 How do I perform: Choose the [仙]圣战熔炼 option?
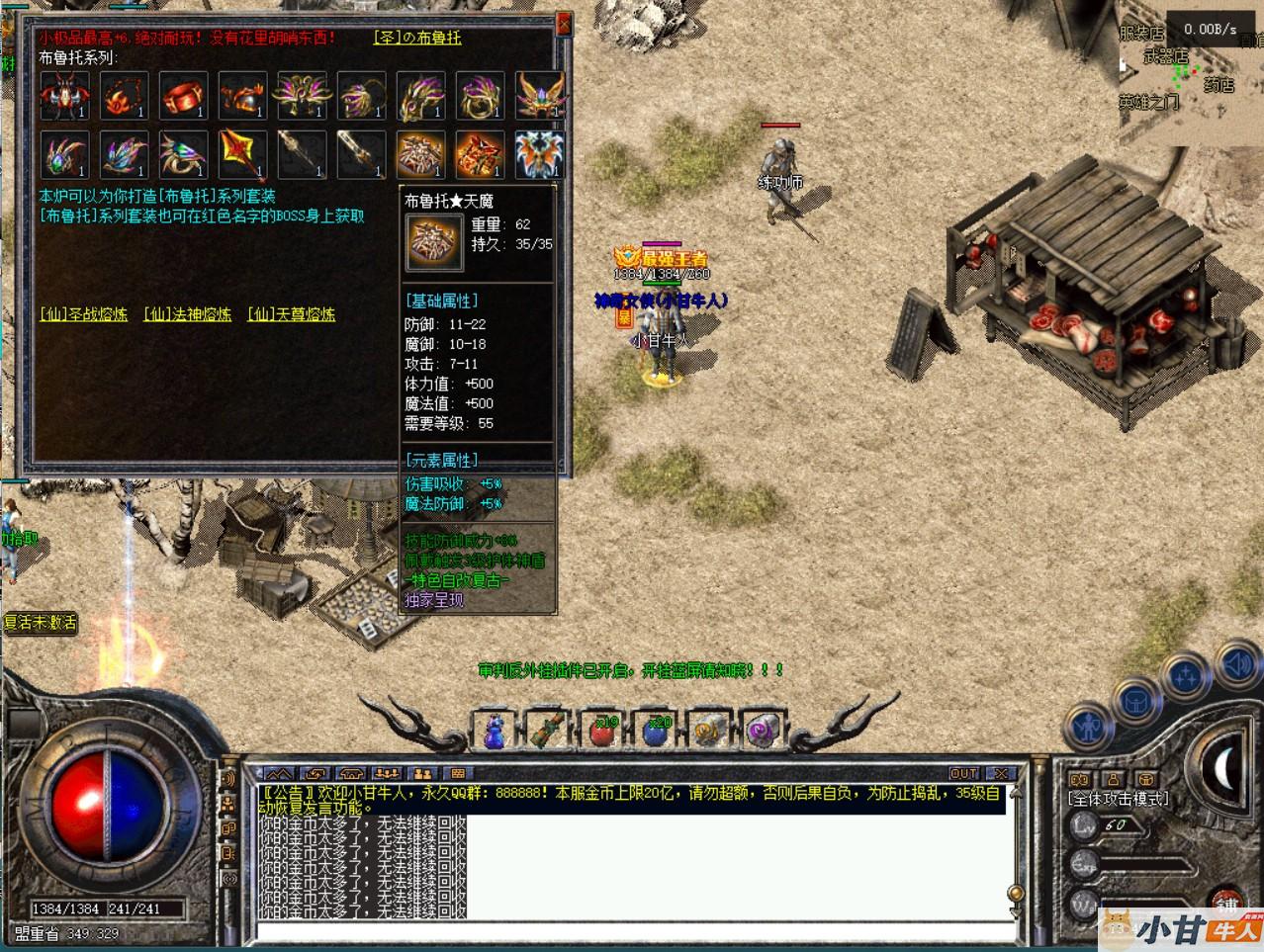pyautogui.click(x=83, y=314)
